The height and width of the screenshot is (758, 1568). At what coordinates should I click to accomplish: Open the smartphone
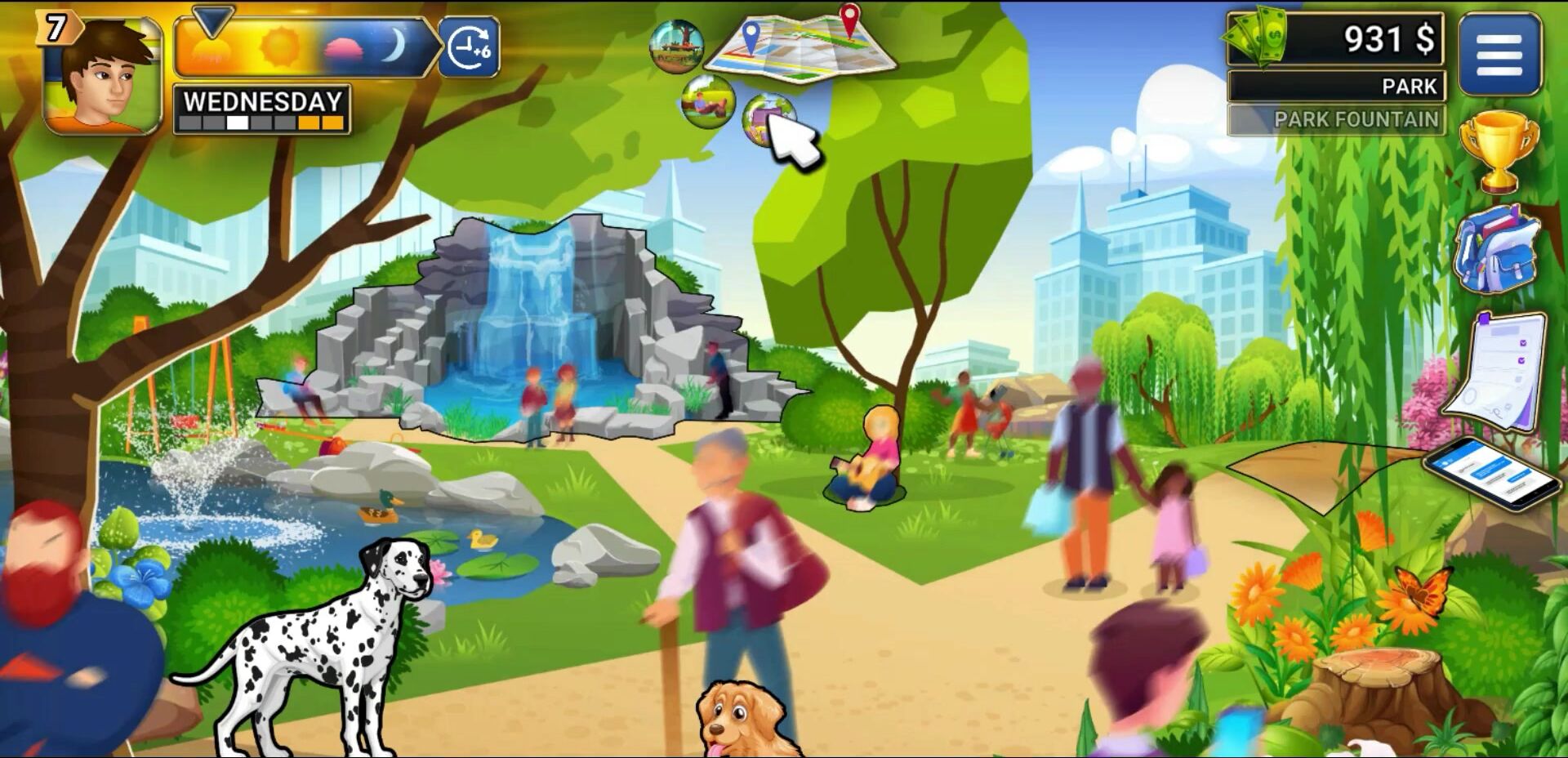(x=1494, y=473)
